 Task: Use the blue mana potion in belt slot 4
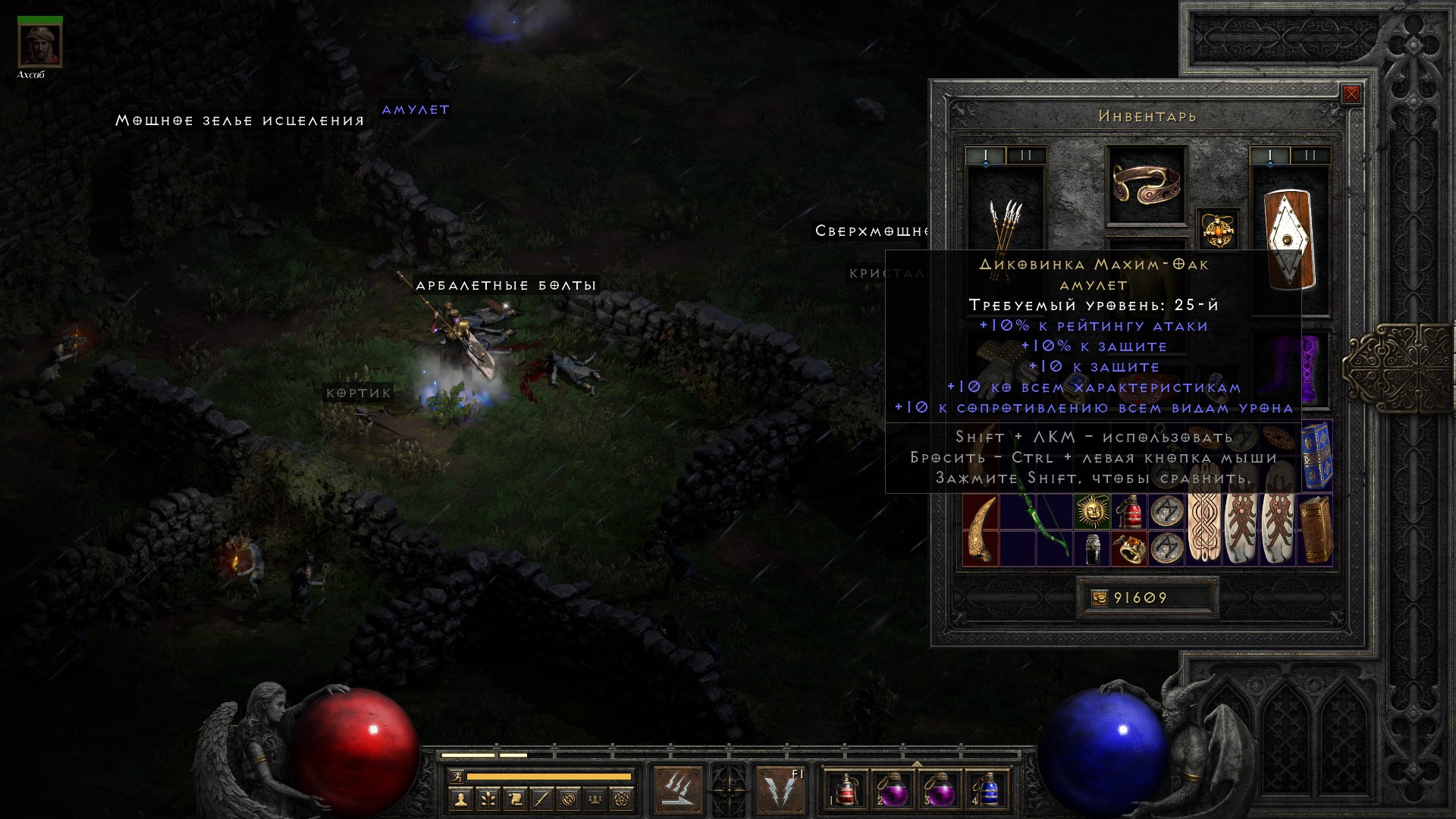987,790
